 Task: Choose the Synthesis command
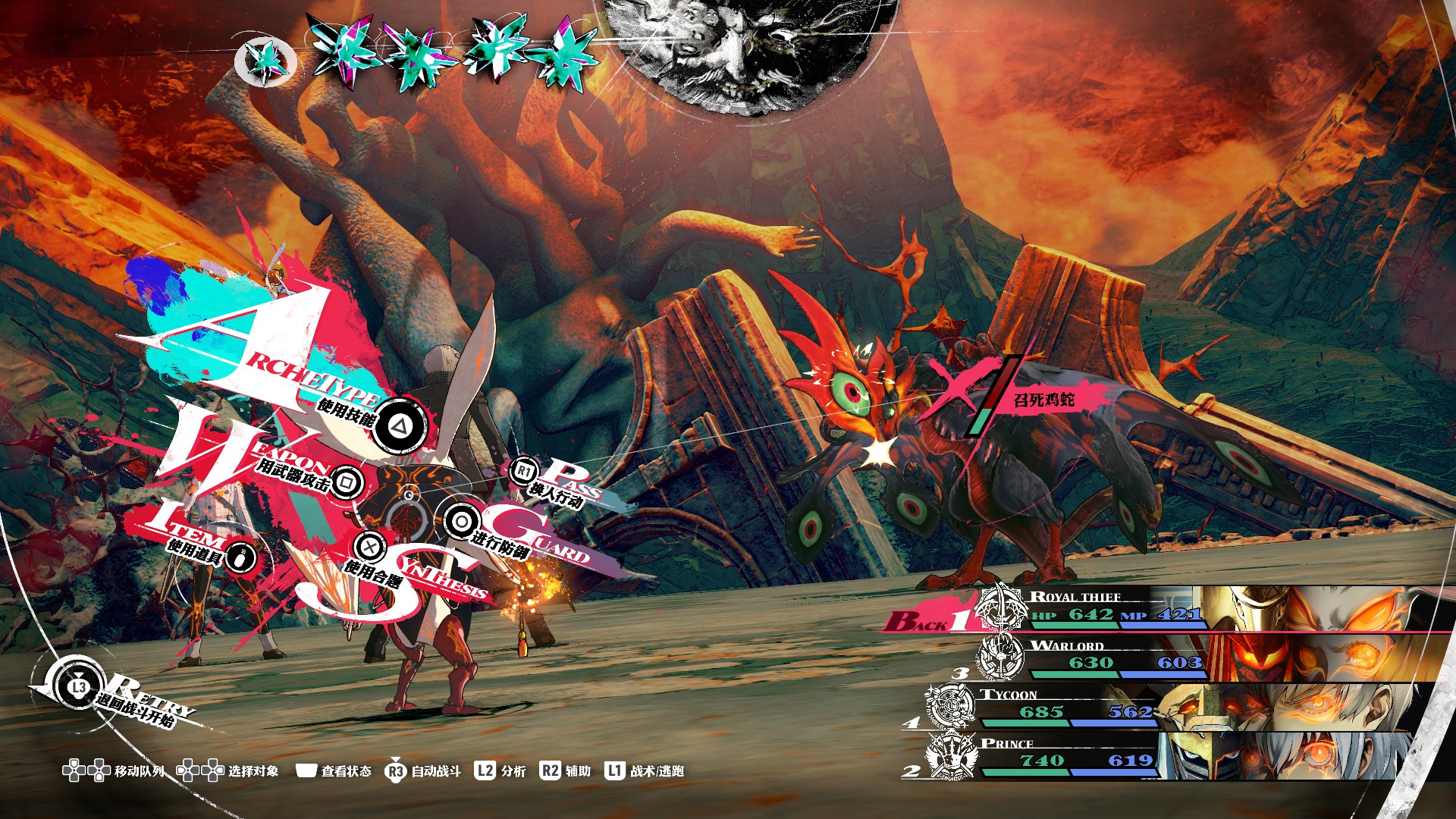point(370,545)
